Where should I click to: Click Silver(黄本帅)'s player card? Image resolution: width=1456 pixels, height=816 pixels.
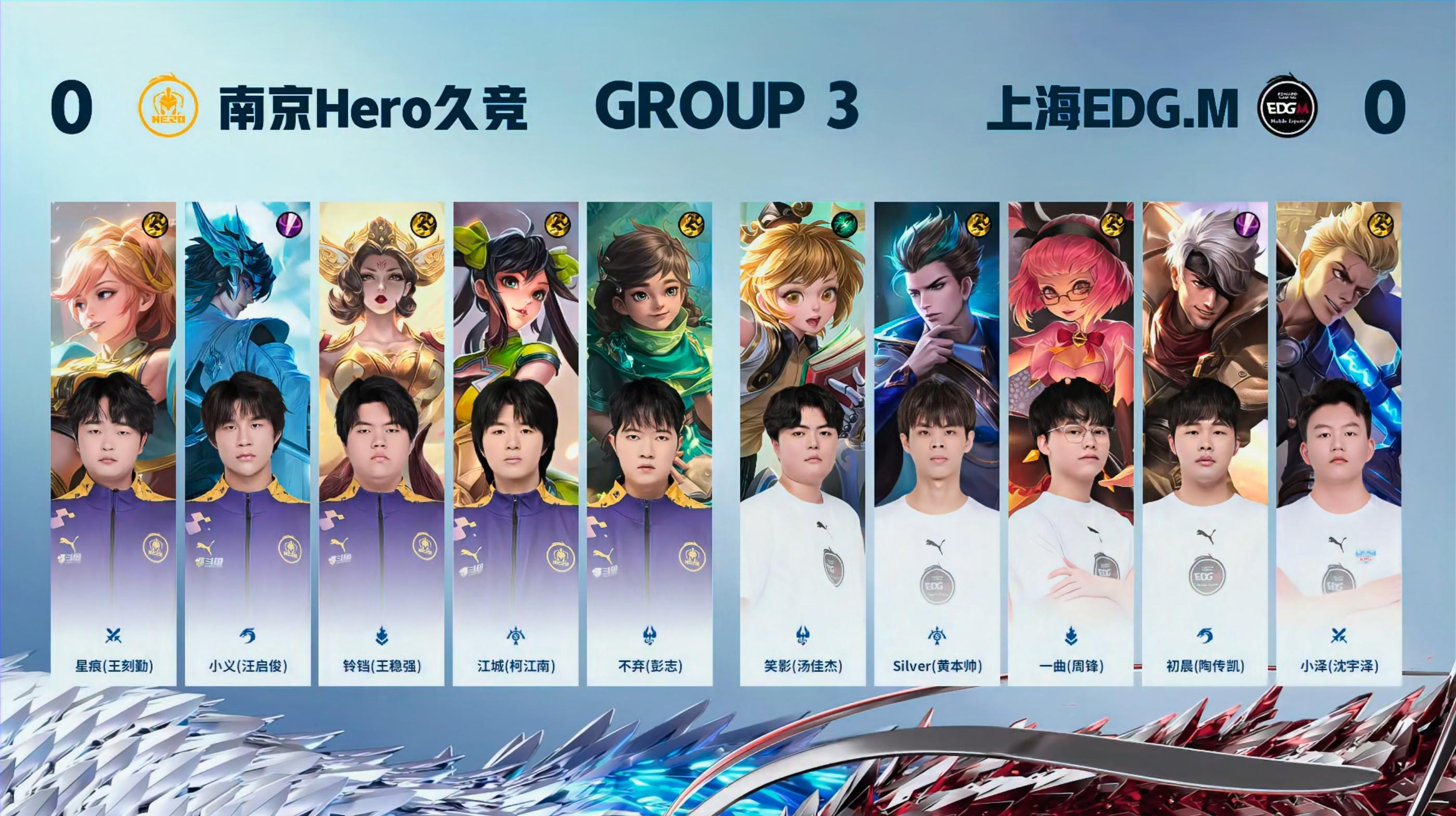point(937,443)
